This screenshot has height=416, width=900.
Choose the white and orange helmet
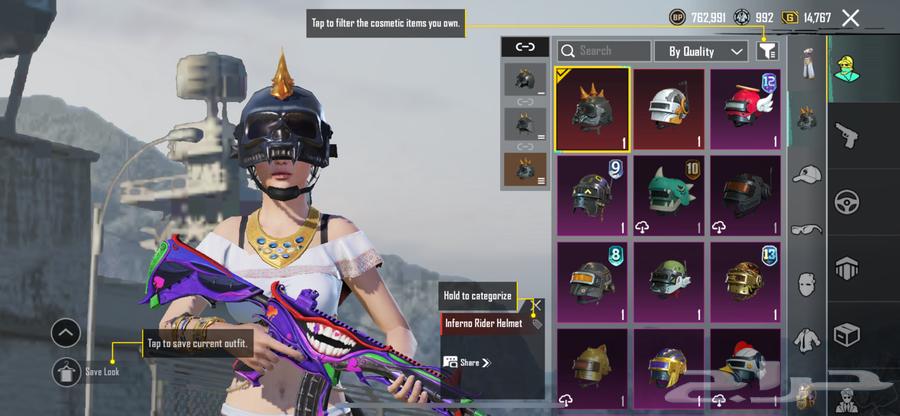tap(669, 109)
